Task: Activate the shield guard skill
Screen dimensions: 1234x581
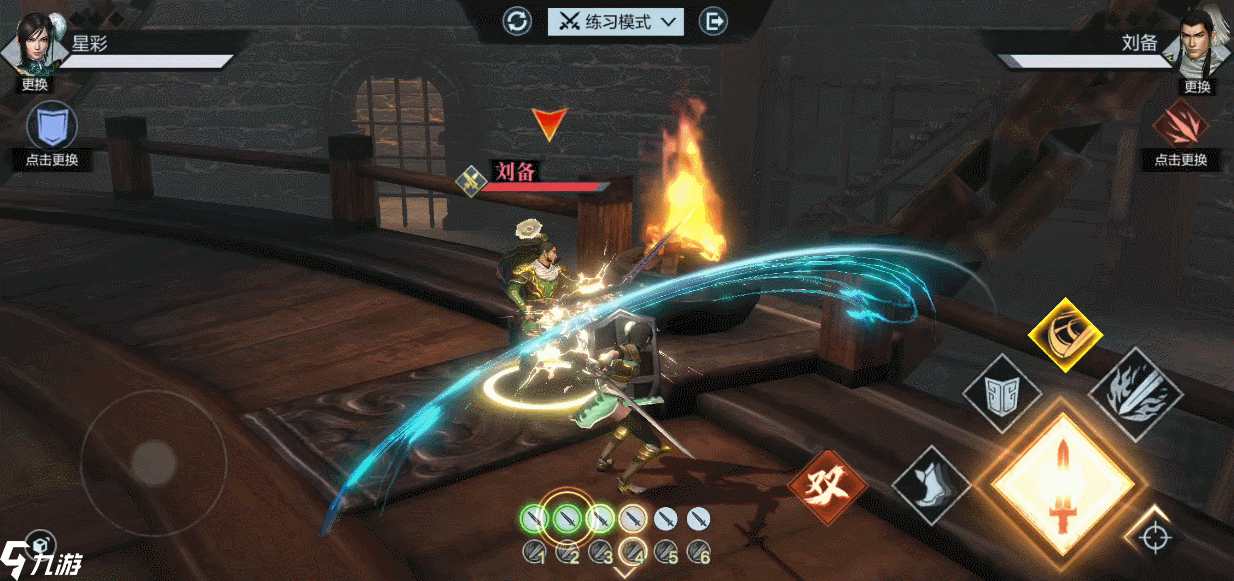Action: click(1001, 392)
